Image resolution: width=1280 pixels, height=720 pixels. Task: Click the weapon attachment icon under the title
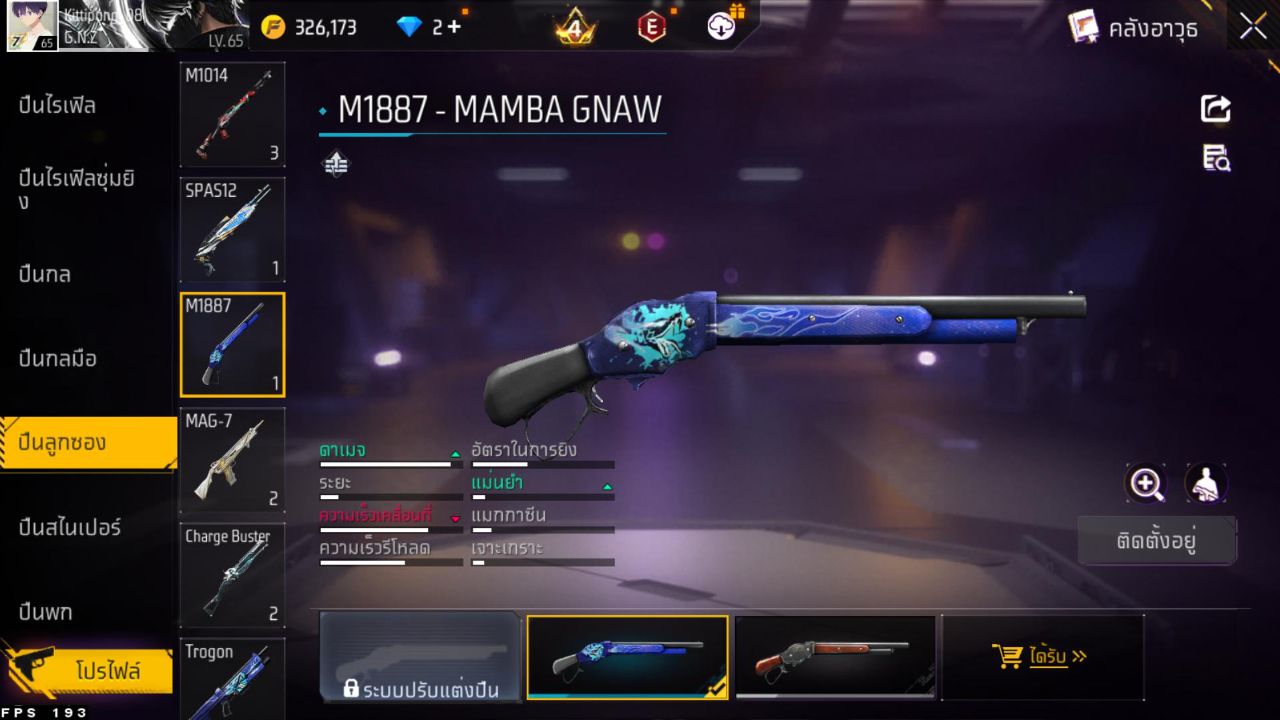tap(335, 162)
